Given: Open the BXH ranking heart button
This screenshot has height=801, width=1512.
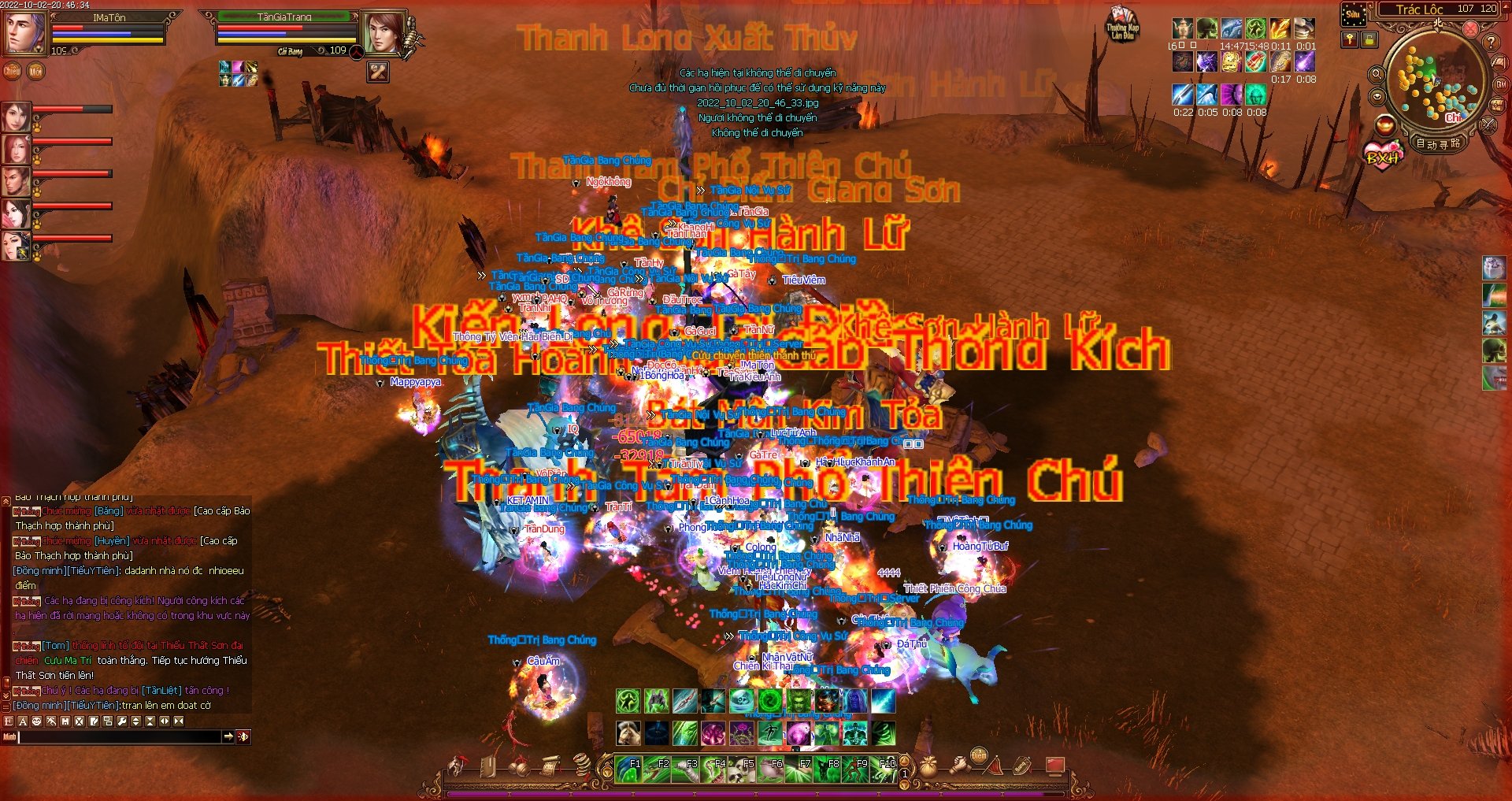Looking at the screenshot, I should point(1384,154).
